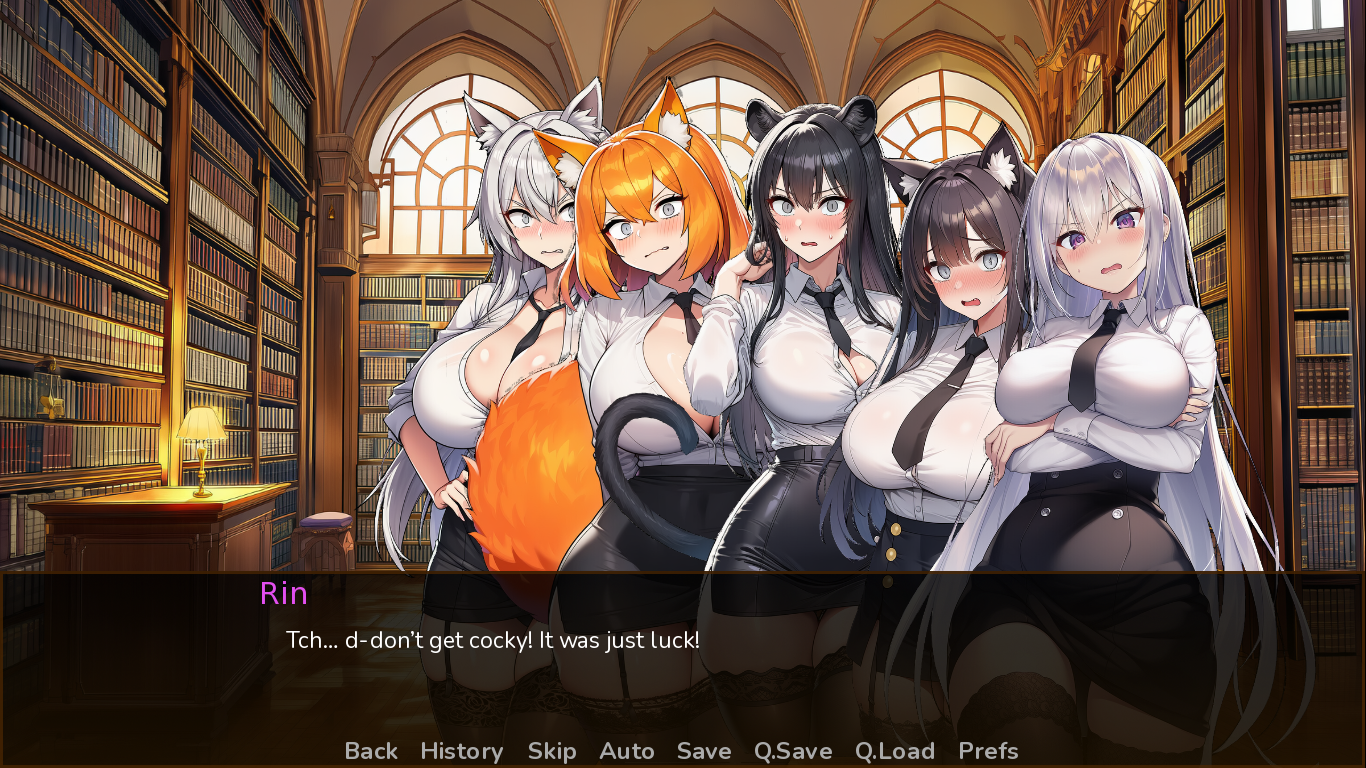Click Back to rewind the dialogue
This screenshot has width=1366, height=768.
371,751
